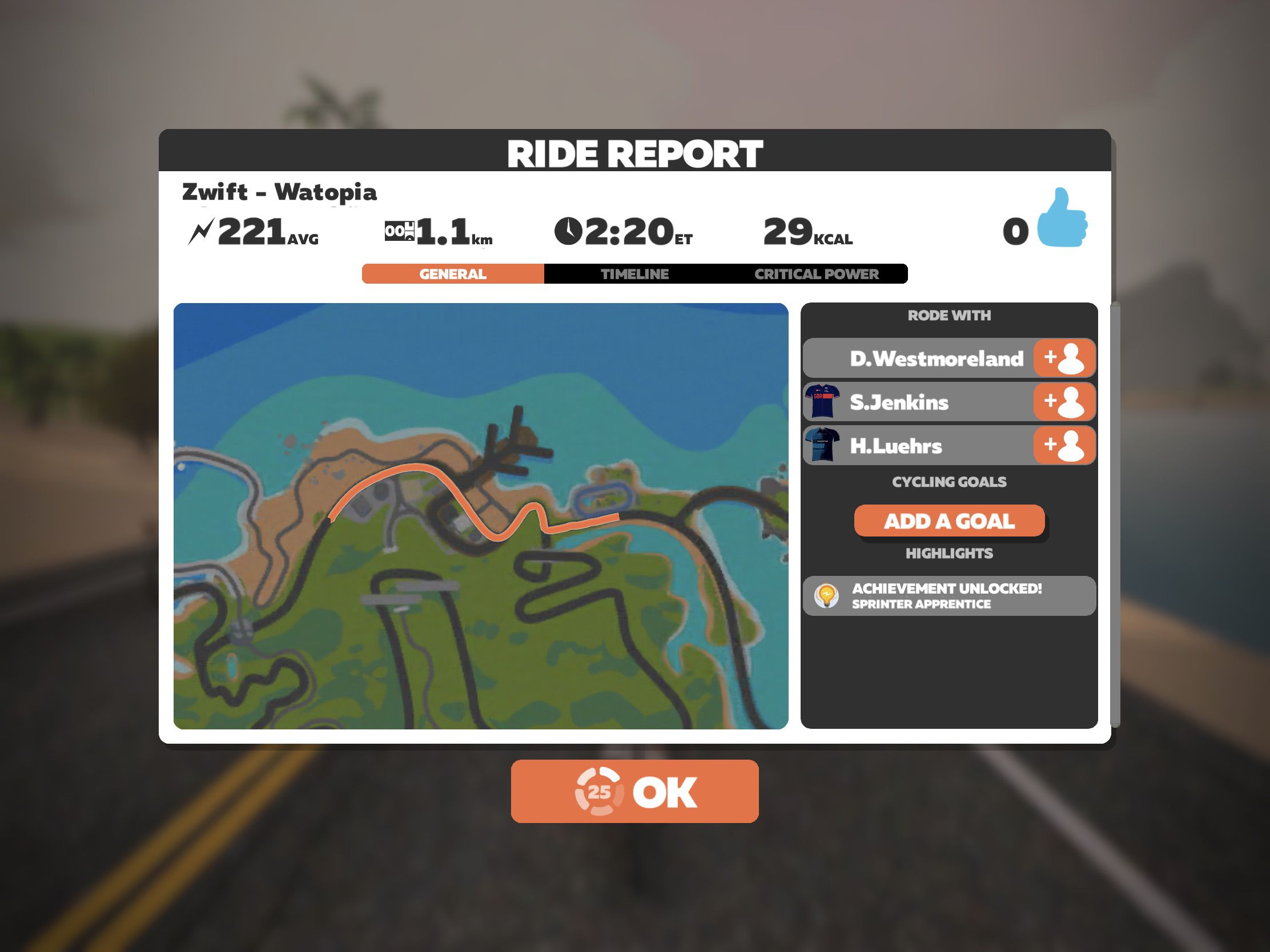This screenshot has height=952, width=1270.
Task: View the Sprinter Apprentice achievement highlight
Action: [x=949, y=596]
